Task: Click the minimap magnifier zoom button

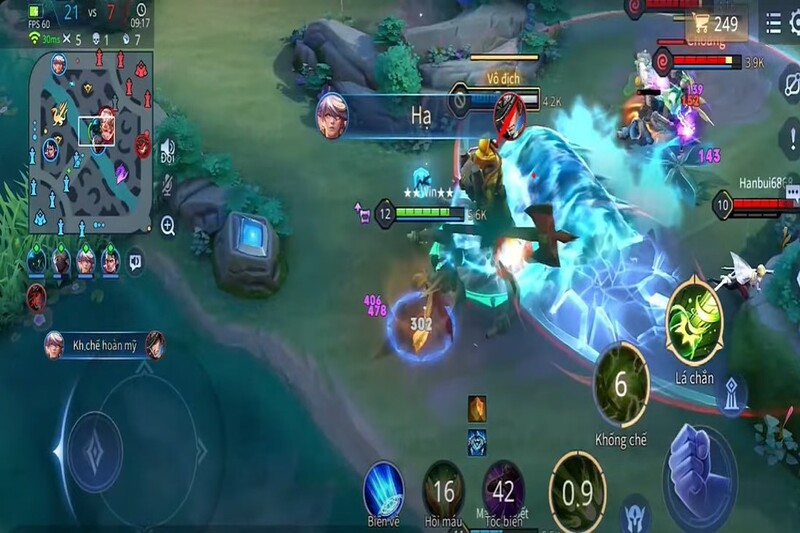Action: pyautogui.click(x=167, y=226)
